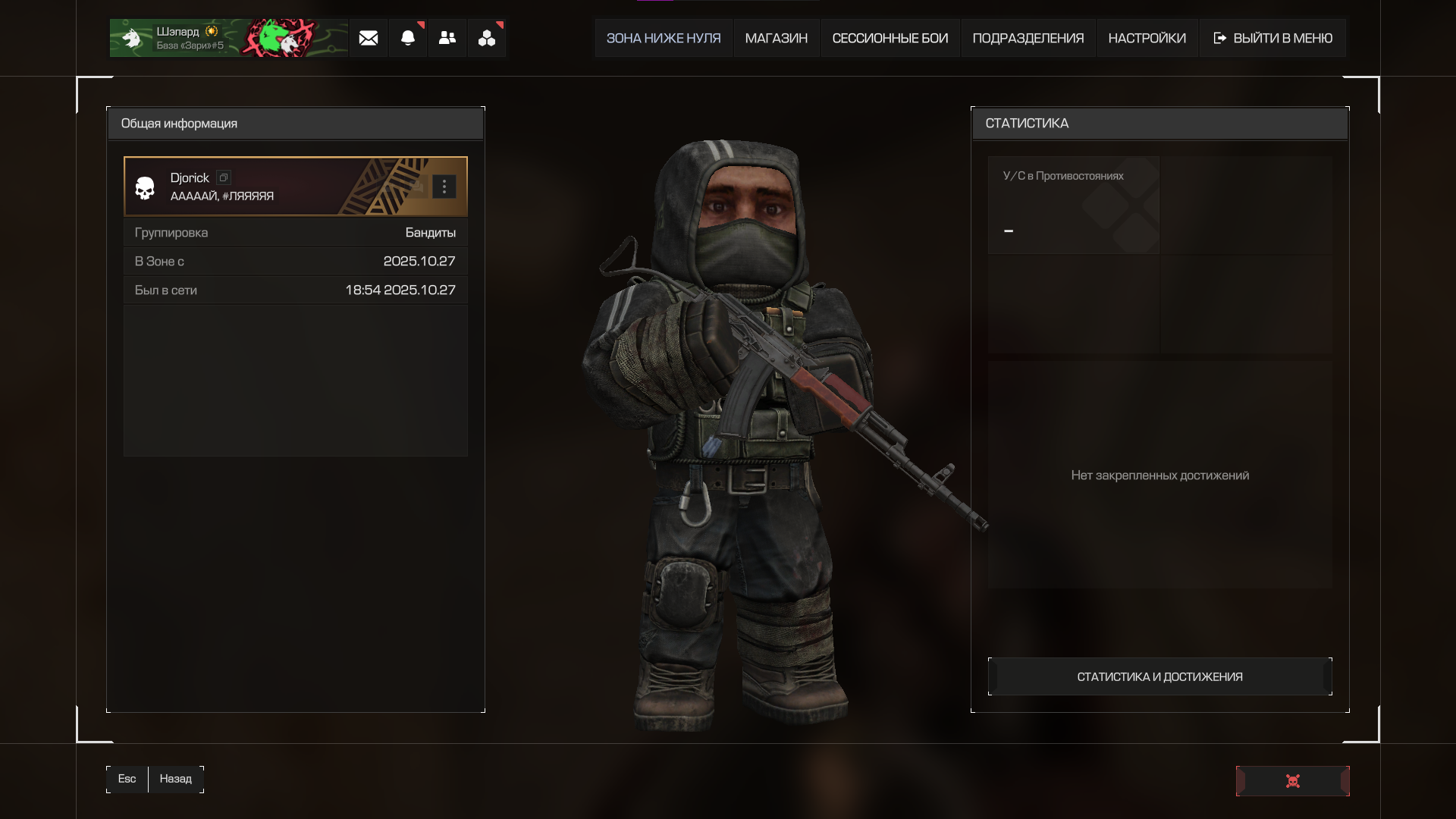Copy the Djorick nickname
The image size is (1456, 819).
tap(224, 177)
